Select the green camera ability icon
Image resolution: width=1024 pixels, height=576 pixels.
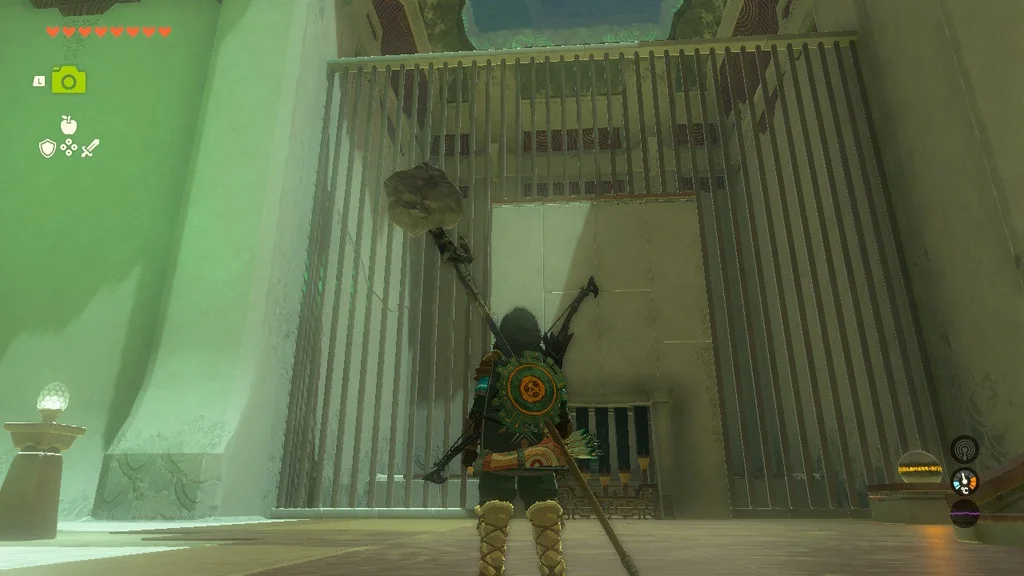pyautogui.click(x=69, y=80)
